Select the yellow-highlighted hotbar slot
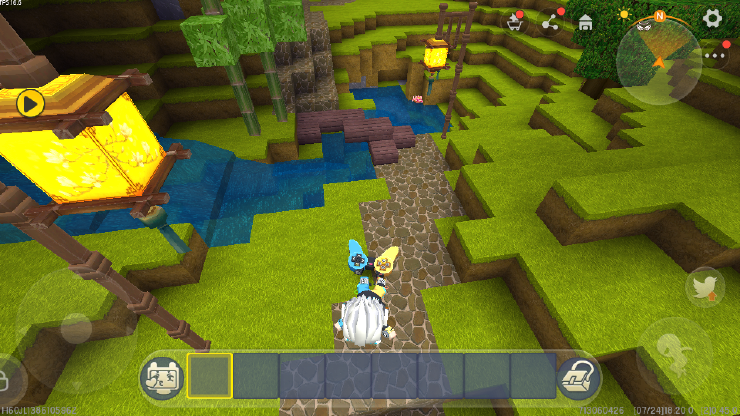Viewport: 740px width, 416px height. coord(209,376)
